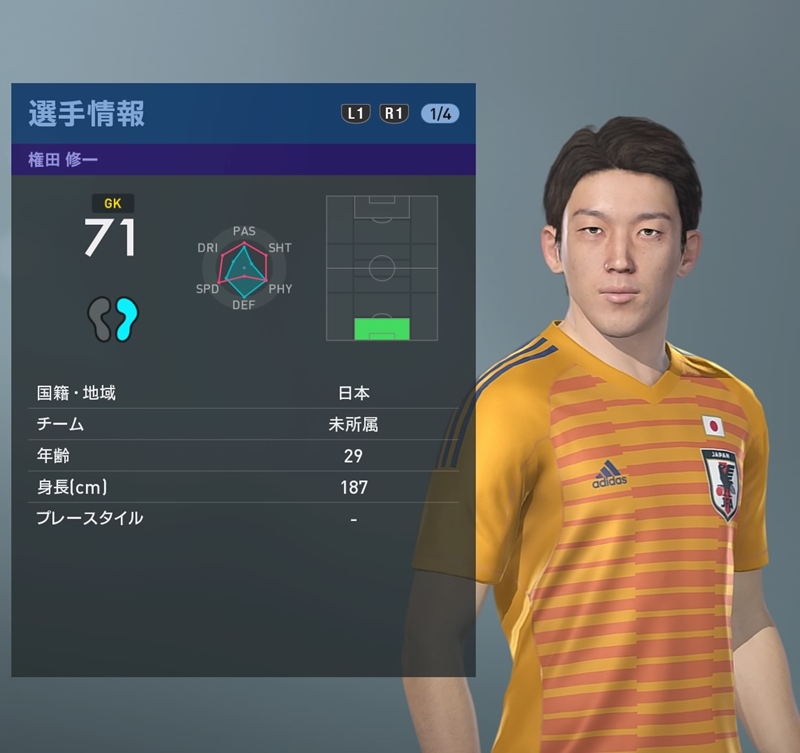Viewport: 800px width, 753px height.
Task: Click the pitch position diagram
Action: click(381, 268)
